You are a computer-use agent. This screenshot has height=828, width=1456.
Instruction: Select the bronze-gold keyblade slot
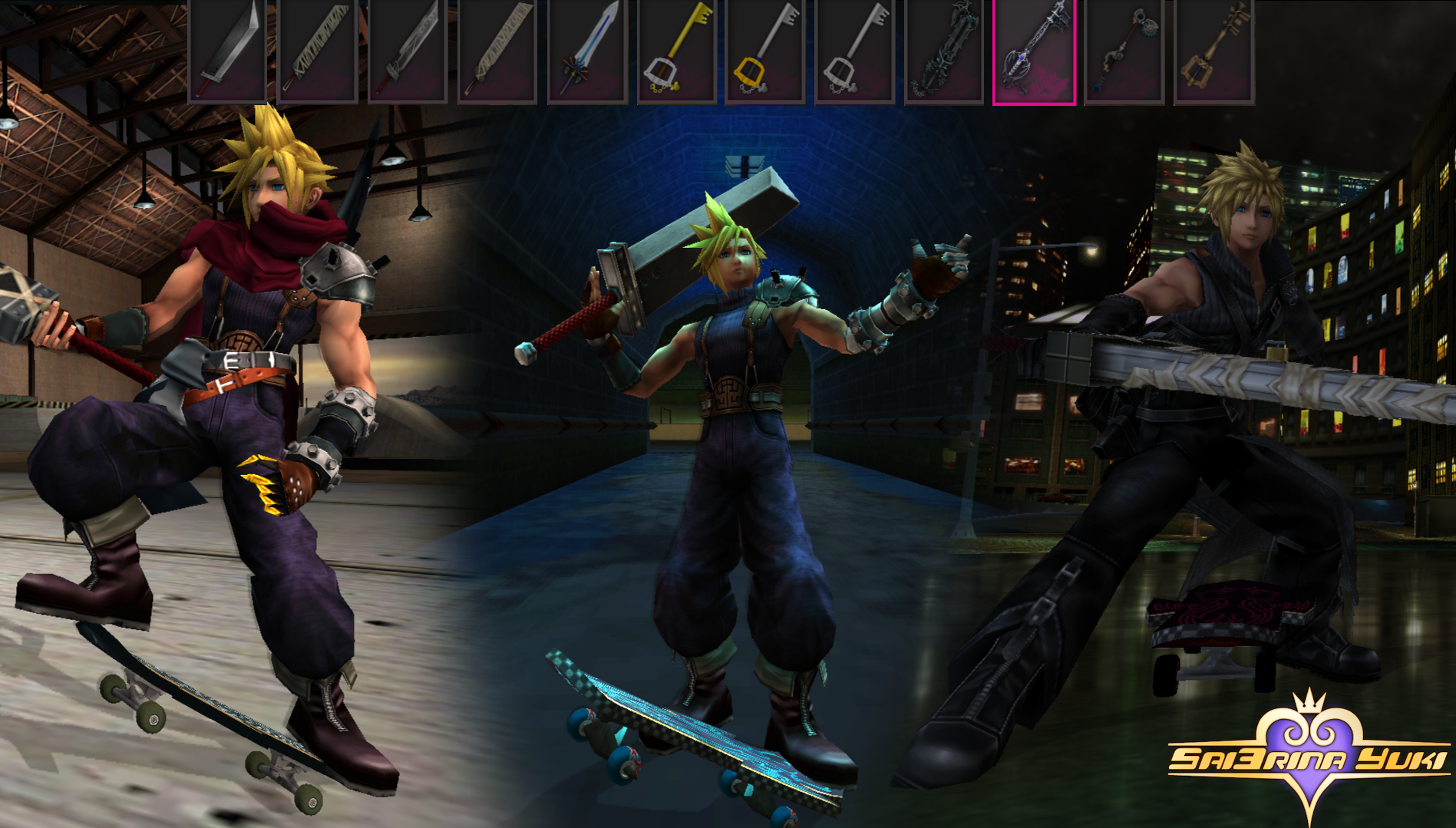[x=1213, y=51]
